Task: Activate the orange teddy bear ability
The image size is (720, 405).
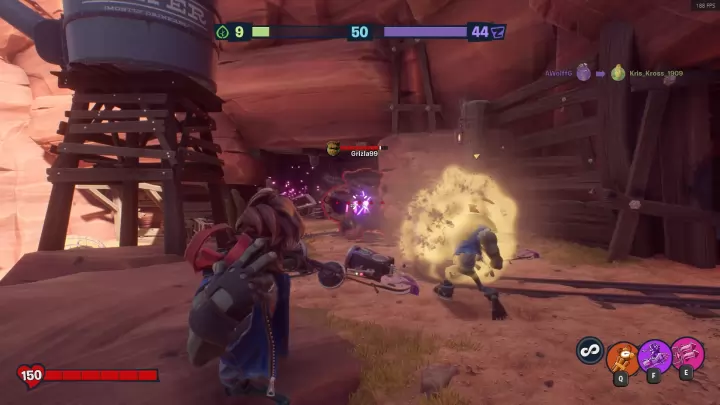Action: (624, 357)
